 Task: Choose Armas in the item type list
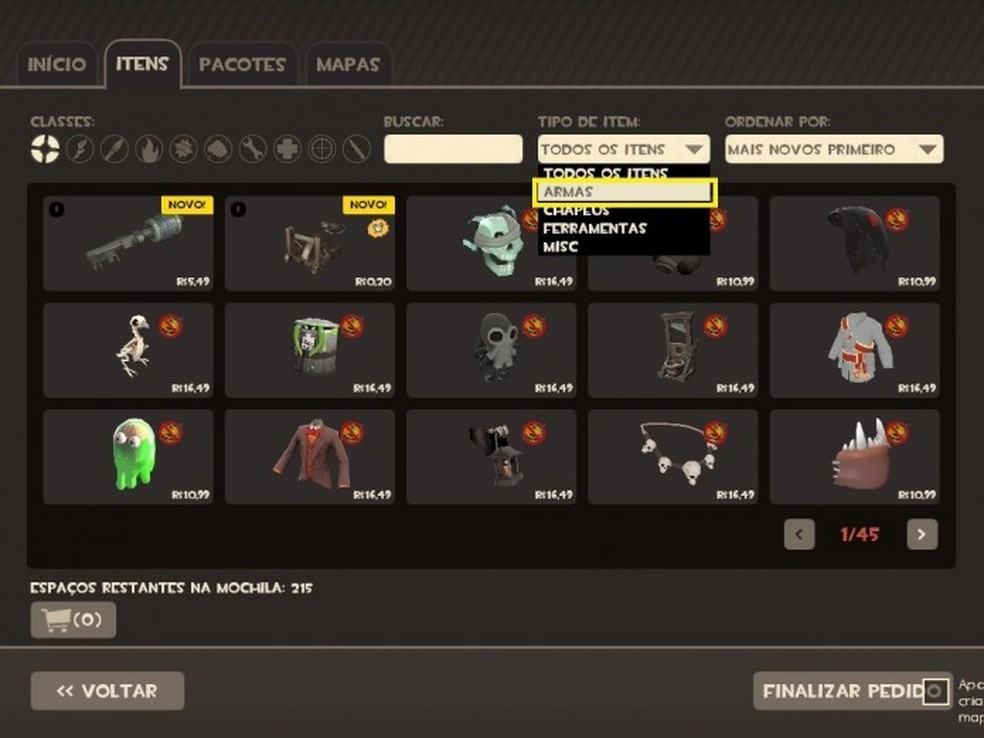[x=625, y=192]
